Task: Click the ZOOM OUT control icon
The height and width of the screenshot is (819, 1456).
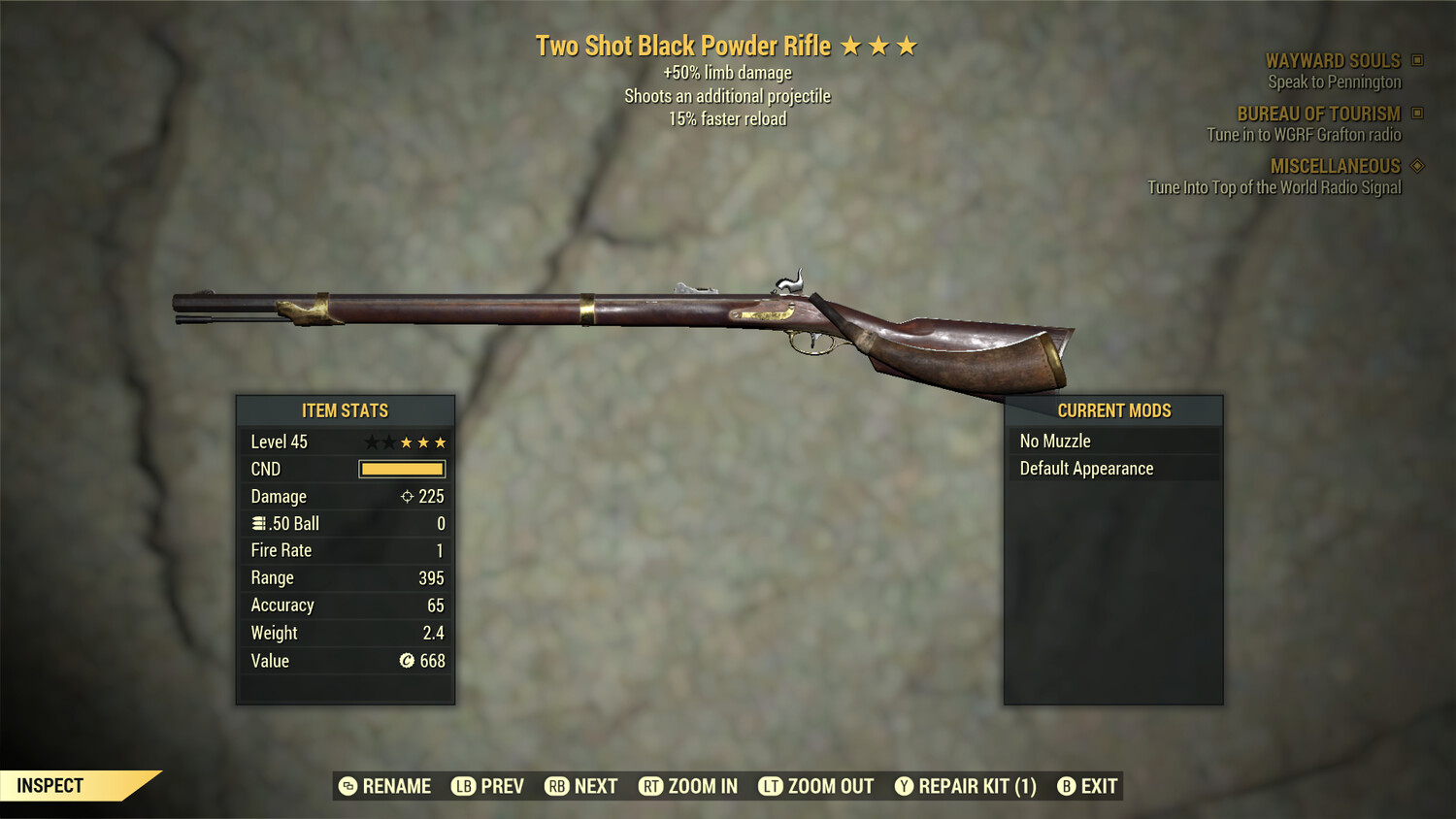Action: tap(773, 786)
